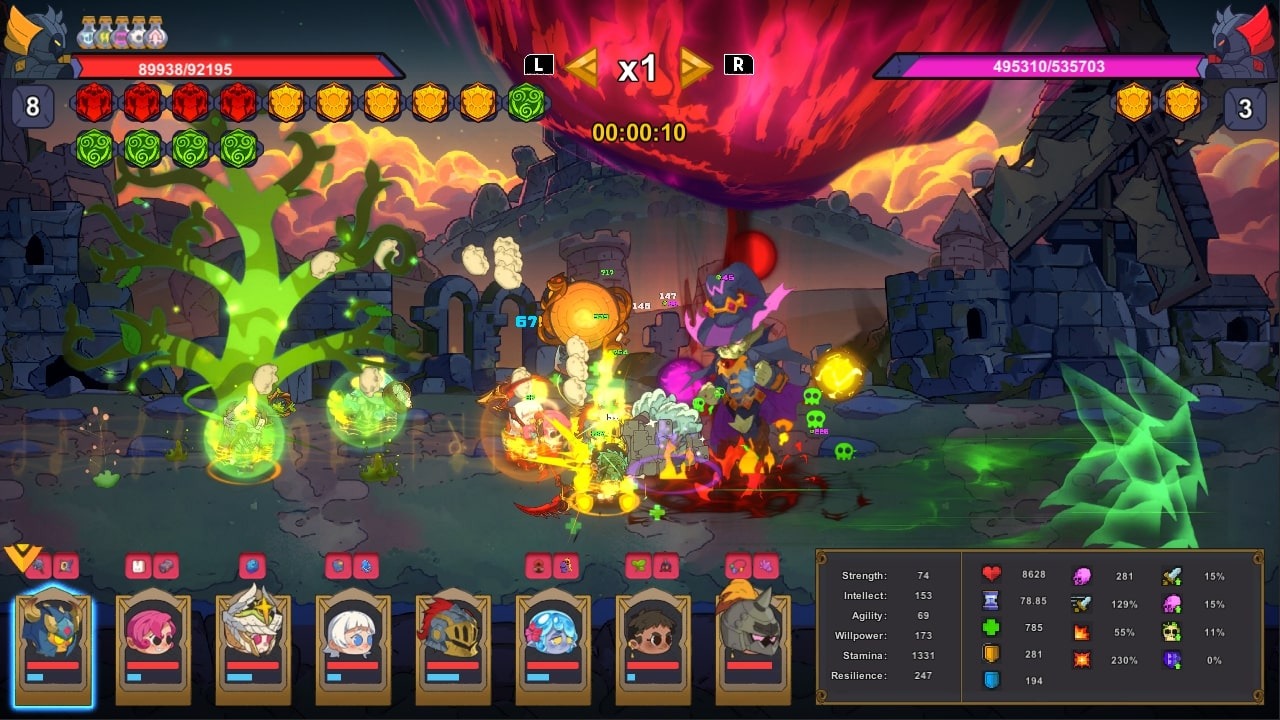Click the hourglass stat icon
Screen dimensions: 1280x720
pyautogui.click(x=990, y=602)
